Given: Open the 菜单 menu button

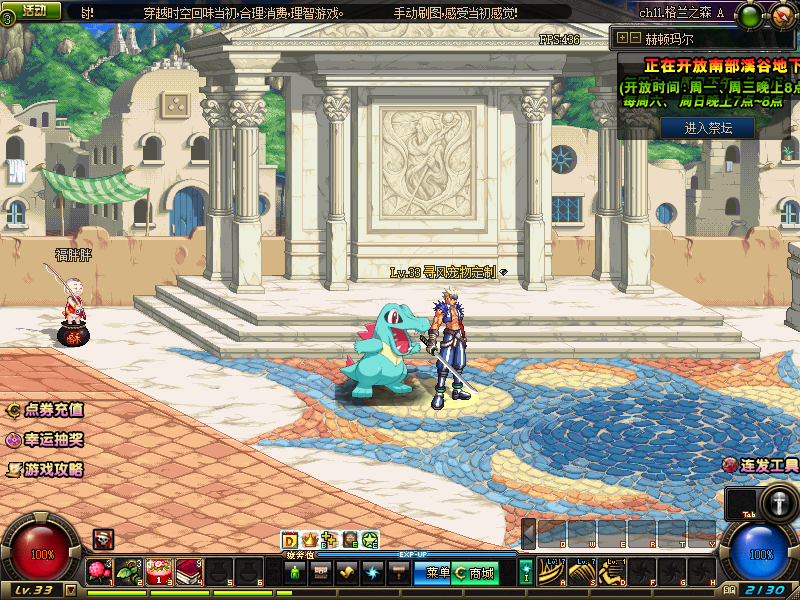Looking at the screenshot, I should pos(438,573).
